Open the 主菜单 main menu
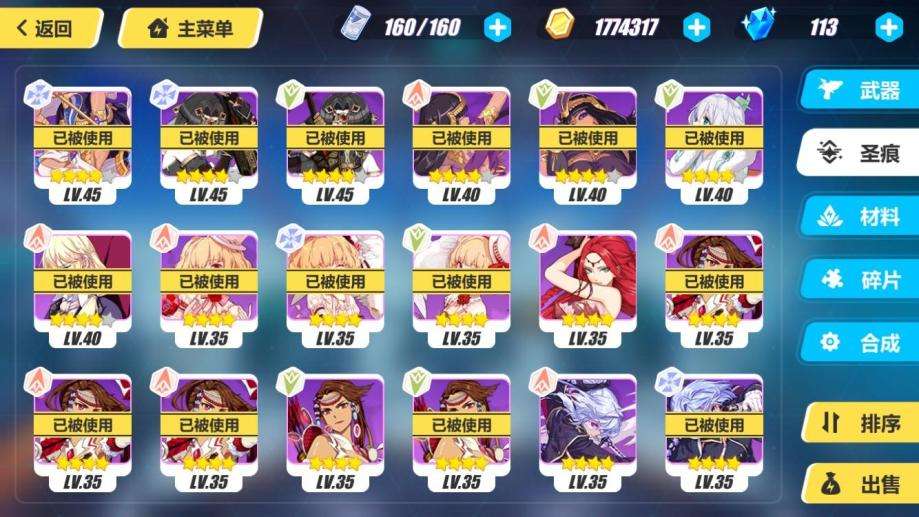This screenshot has height=517, width=919. [190, 27]
